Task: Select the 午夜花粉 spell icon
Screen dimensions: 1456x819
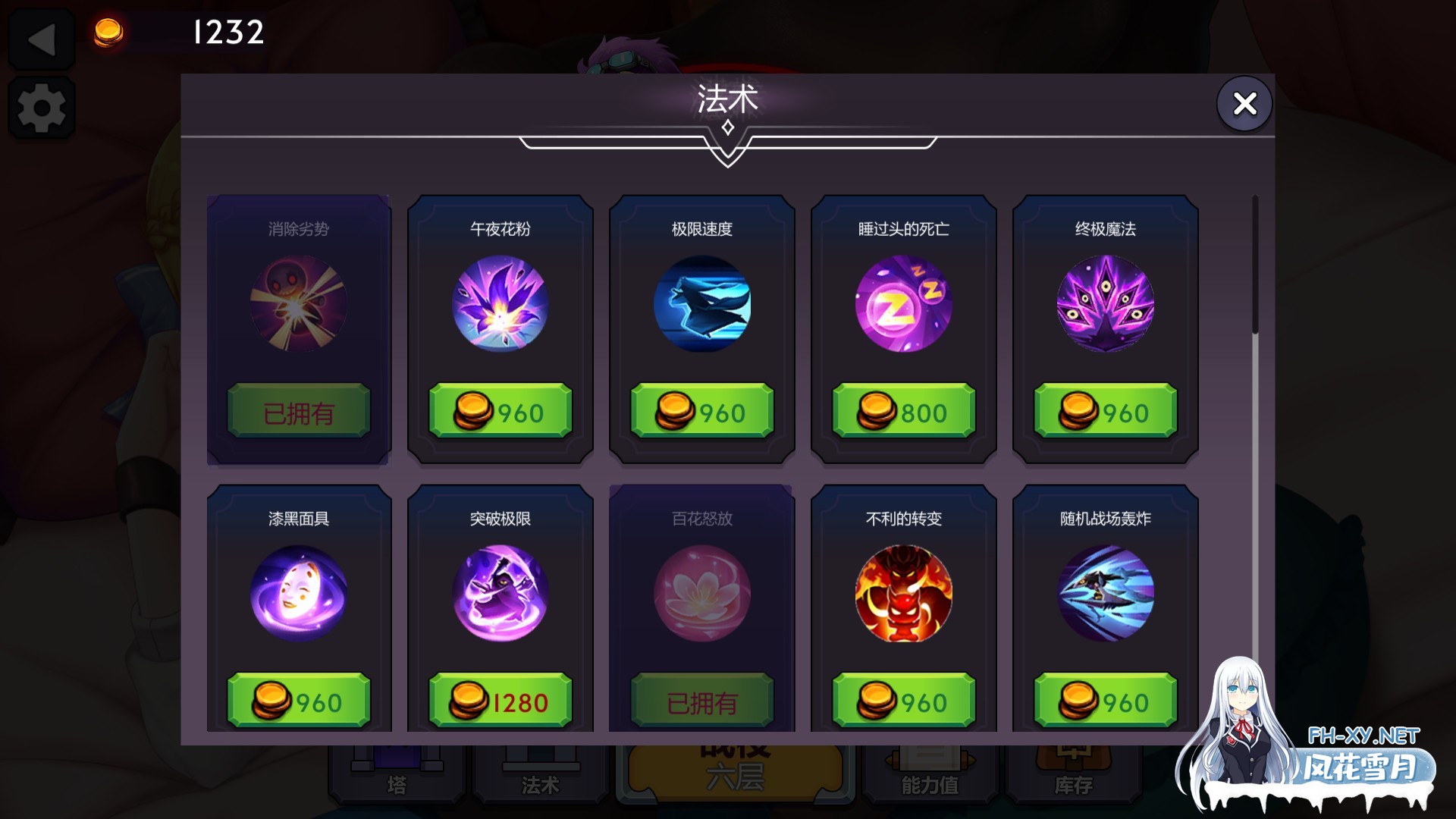Action: pyautogui.click(x=498, y=306)
